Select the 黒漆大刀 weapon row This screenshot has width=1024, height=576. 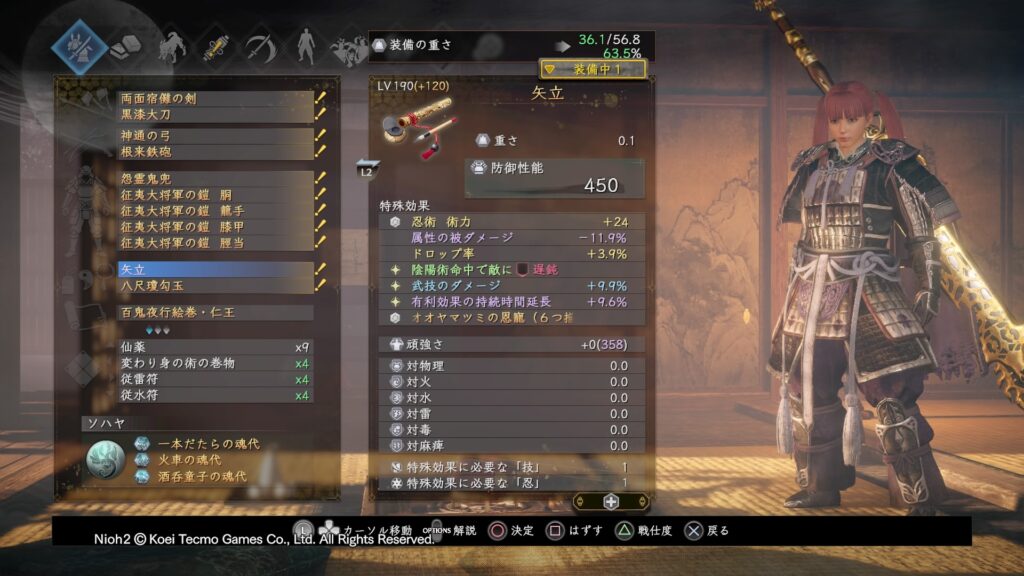pos(215,115)
